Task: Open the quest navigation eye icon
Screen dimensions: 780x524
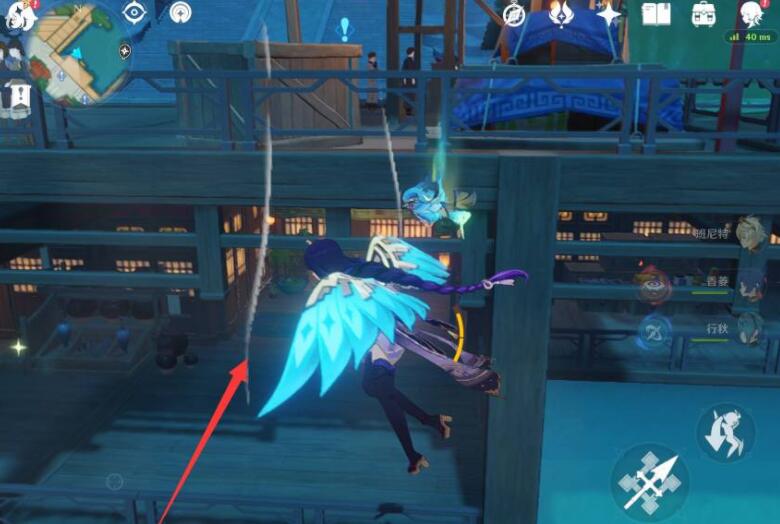Action: [x=134, y=12]
